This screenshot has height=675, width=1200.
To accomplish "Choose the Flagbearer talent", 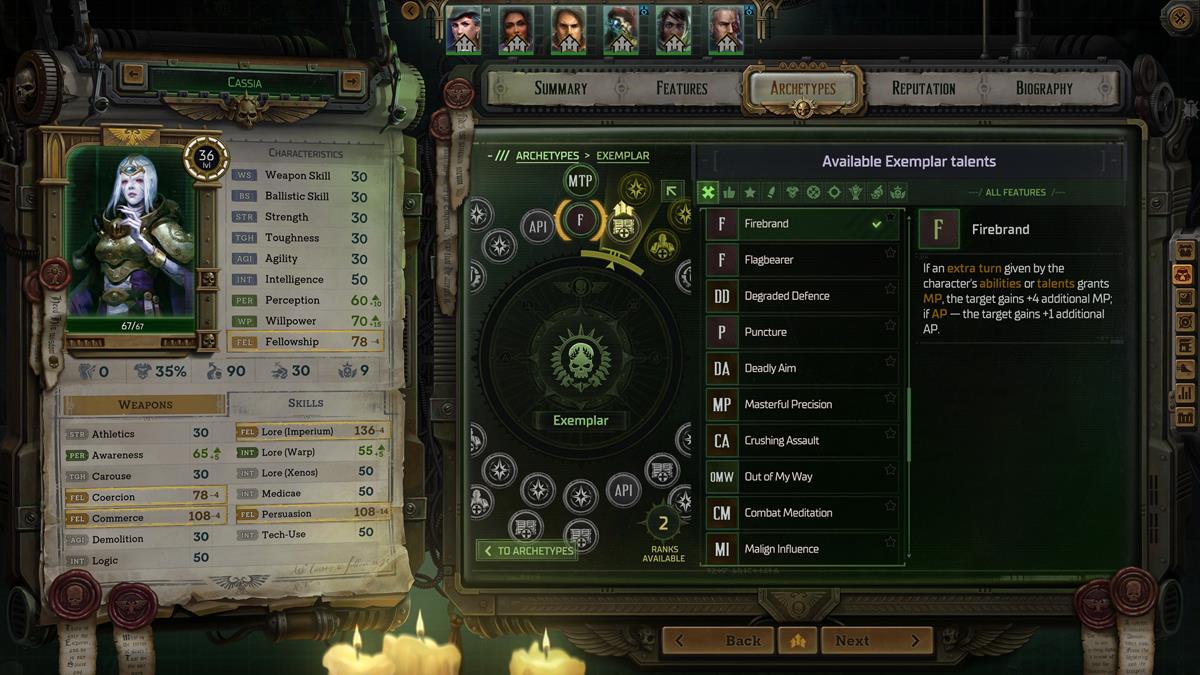I will point(800,260).
